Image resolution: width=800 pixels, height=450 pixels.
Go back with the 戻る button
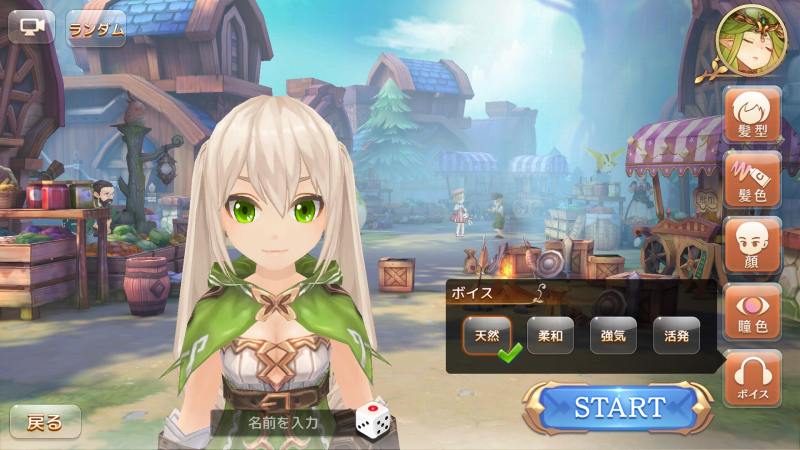point(45,422)
